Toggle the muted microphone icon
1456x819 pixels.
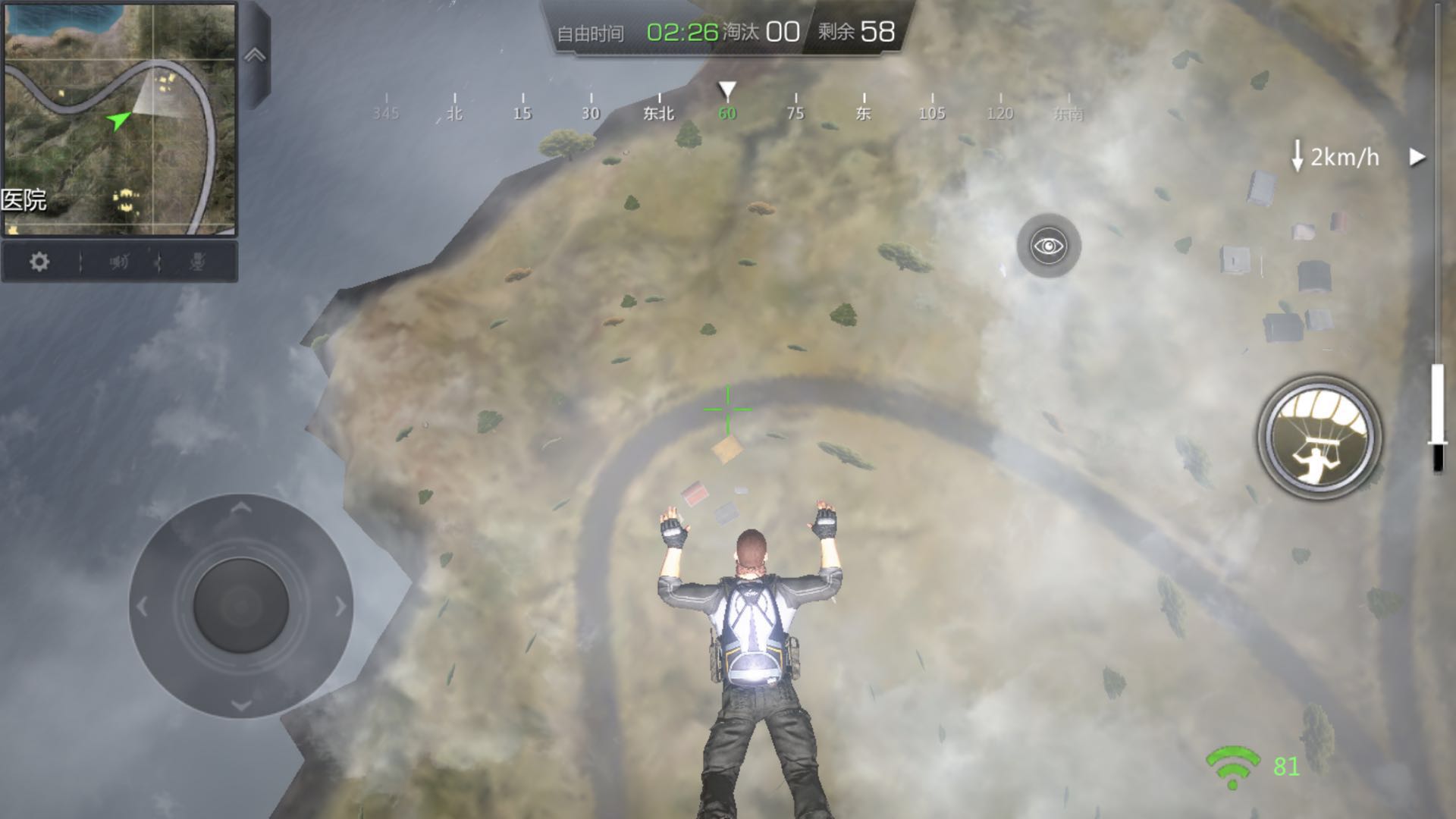coord(197,262)
